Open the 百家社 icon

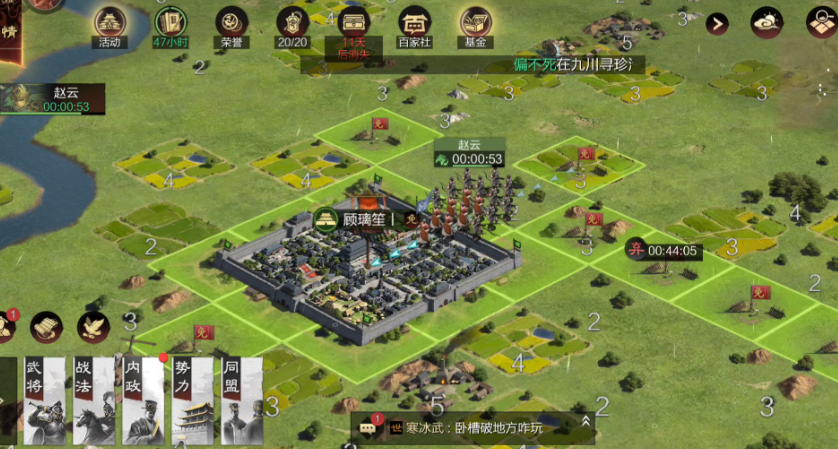tap(415, 24)
